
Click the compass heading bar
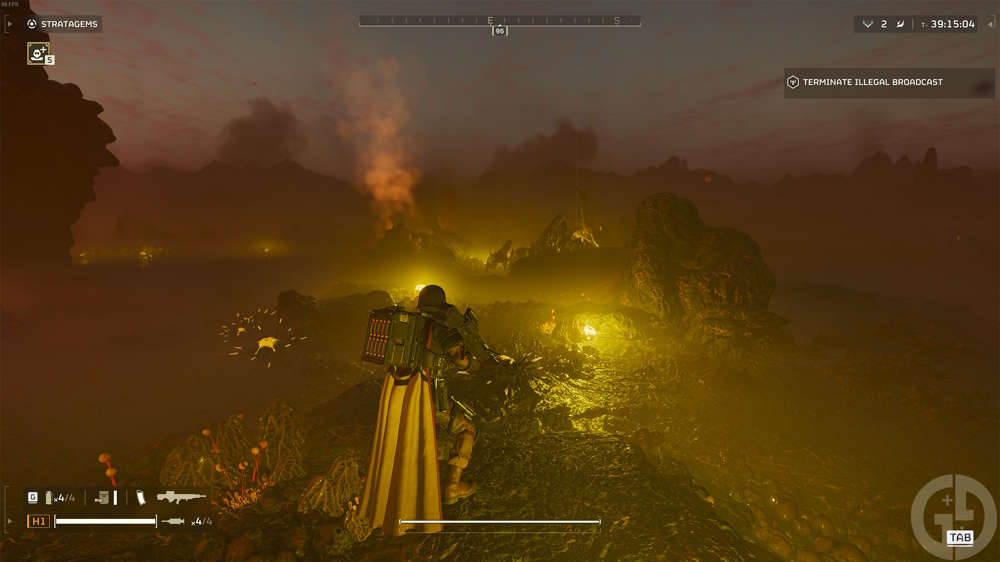click(500, 21)
